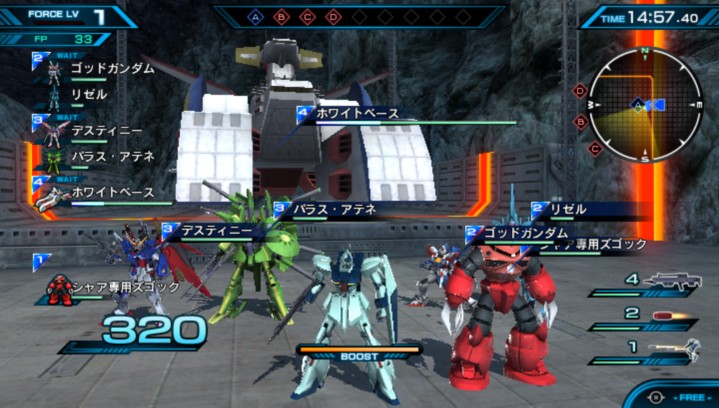
Task: Select the weapon slot showing 2 ammo
Action: (x=670, y=316)
